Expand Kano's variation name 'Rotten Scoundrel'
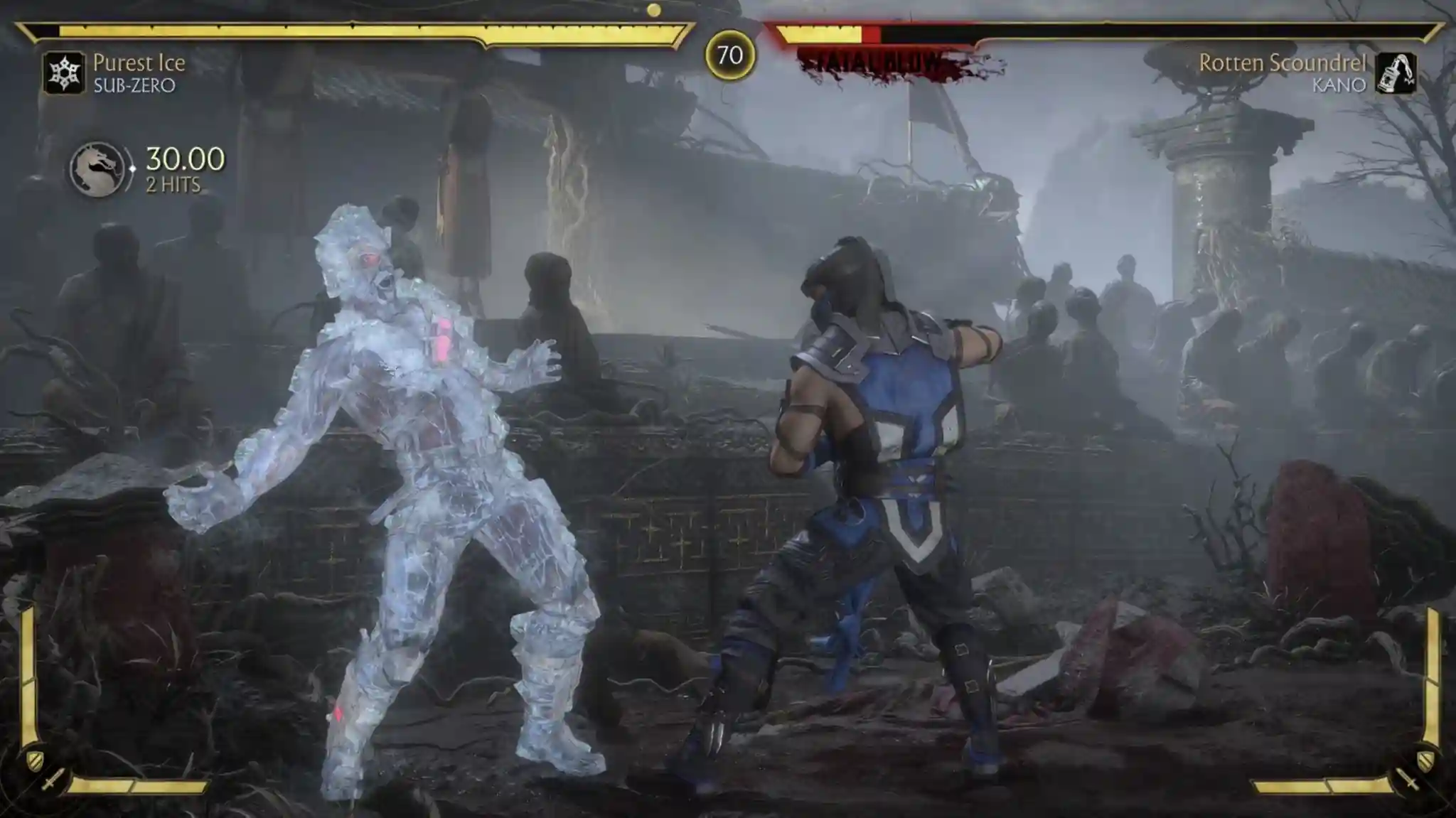Viewport: 1456px width, 818px height. (1284, 63)
